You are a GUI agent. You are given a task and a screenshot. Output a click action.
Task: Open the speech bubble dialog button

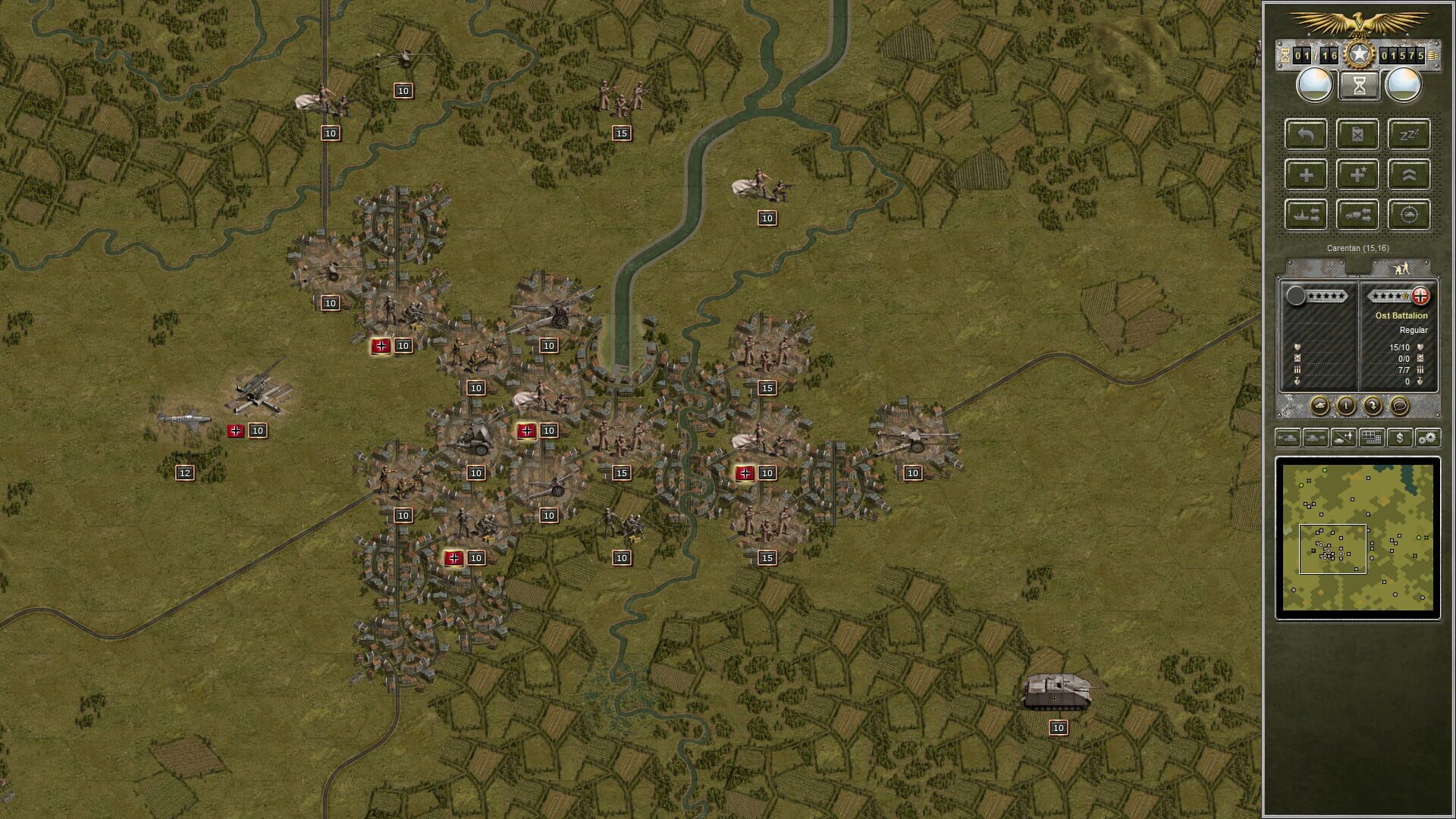pyautogui.click(x=1399, y=406)
